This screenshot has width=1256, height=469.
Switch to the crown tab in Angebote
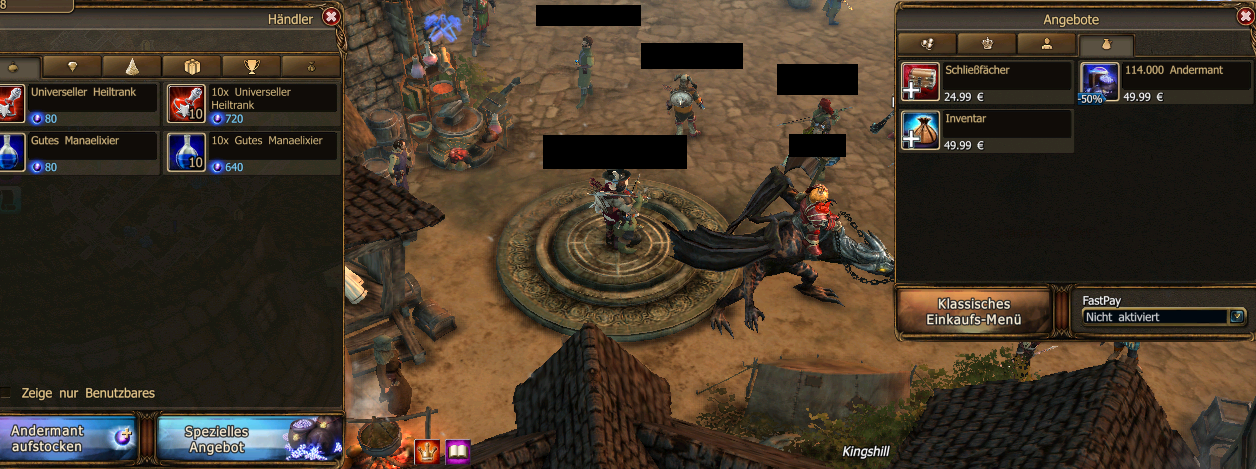tap(986, 44)
